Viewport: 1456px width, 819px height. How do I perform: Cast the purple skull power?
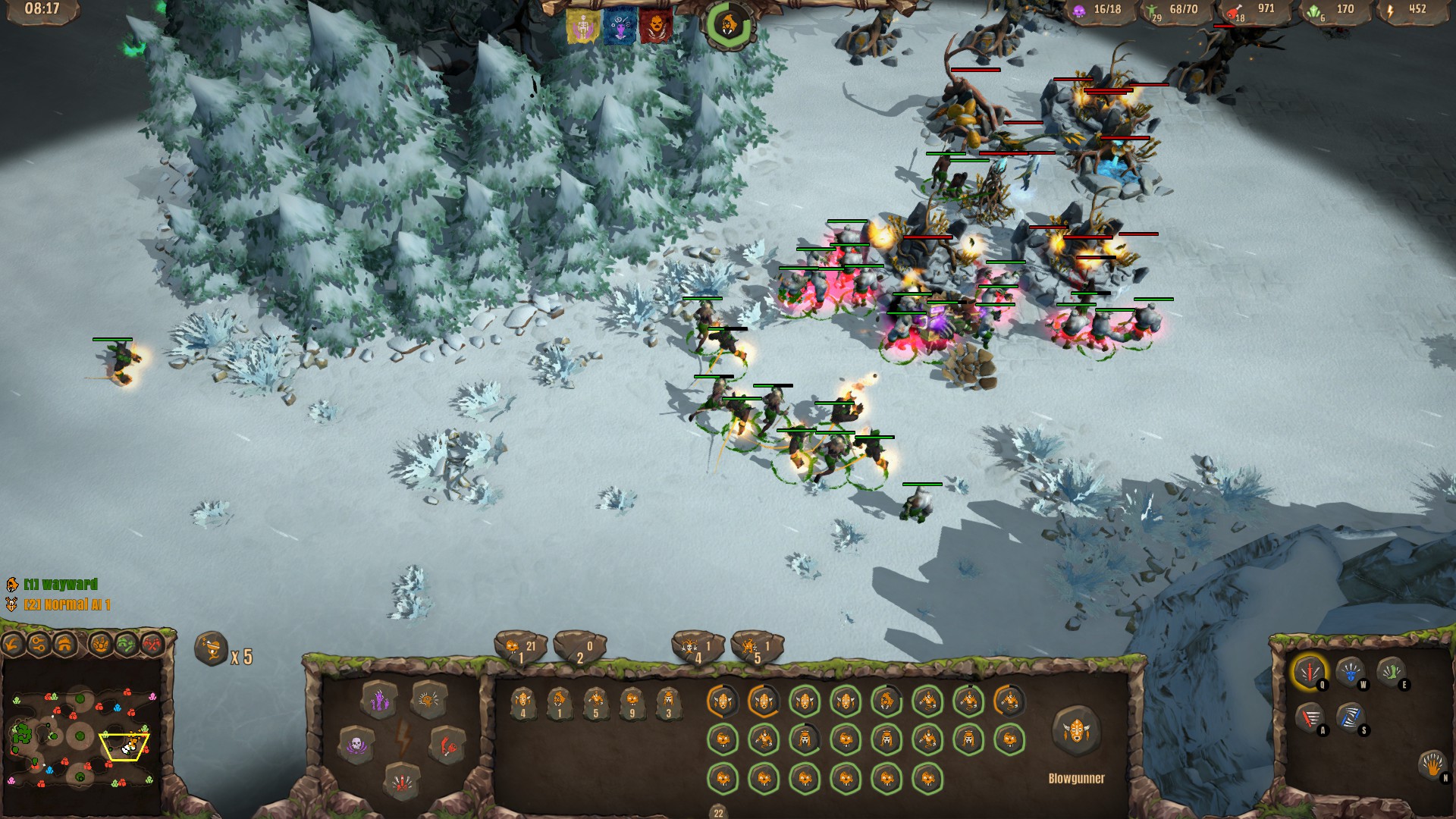coord(356,745)
